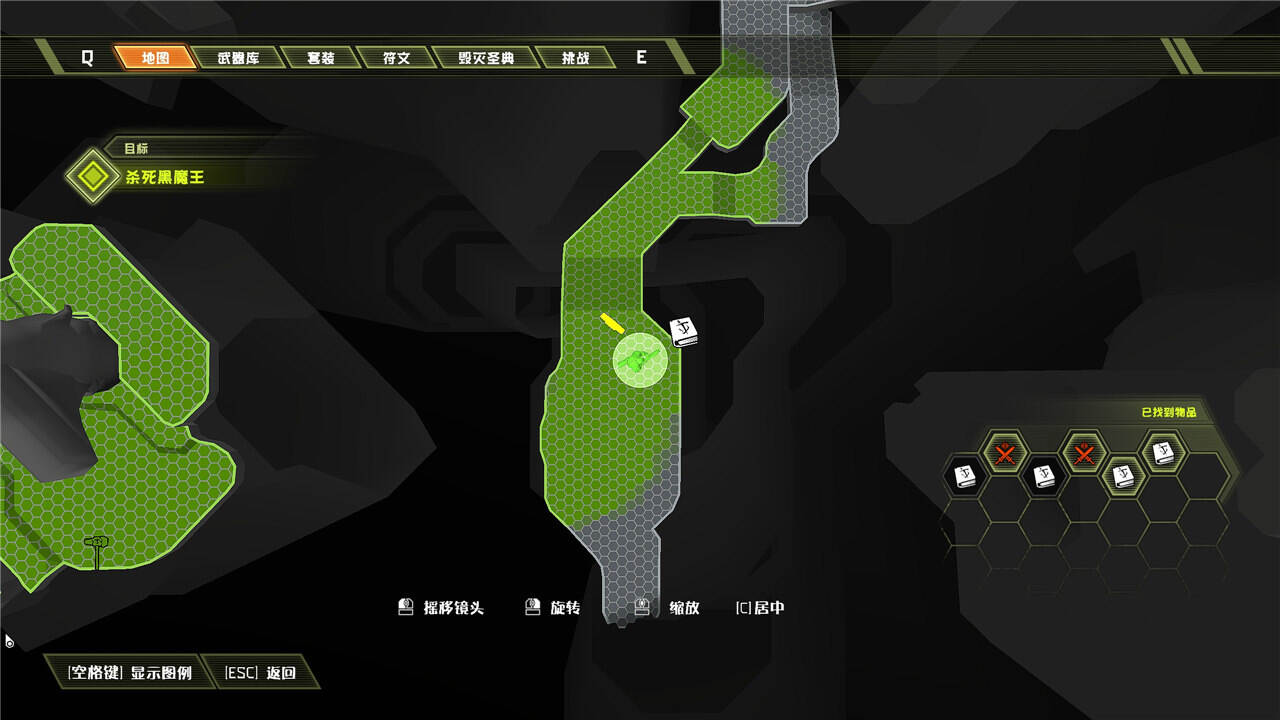Select the codex book marker on the map
Viewport: 1280px width, 720px height.
tap(684, 331)
